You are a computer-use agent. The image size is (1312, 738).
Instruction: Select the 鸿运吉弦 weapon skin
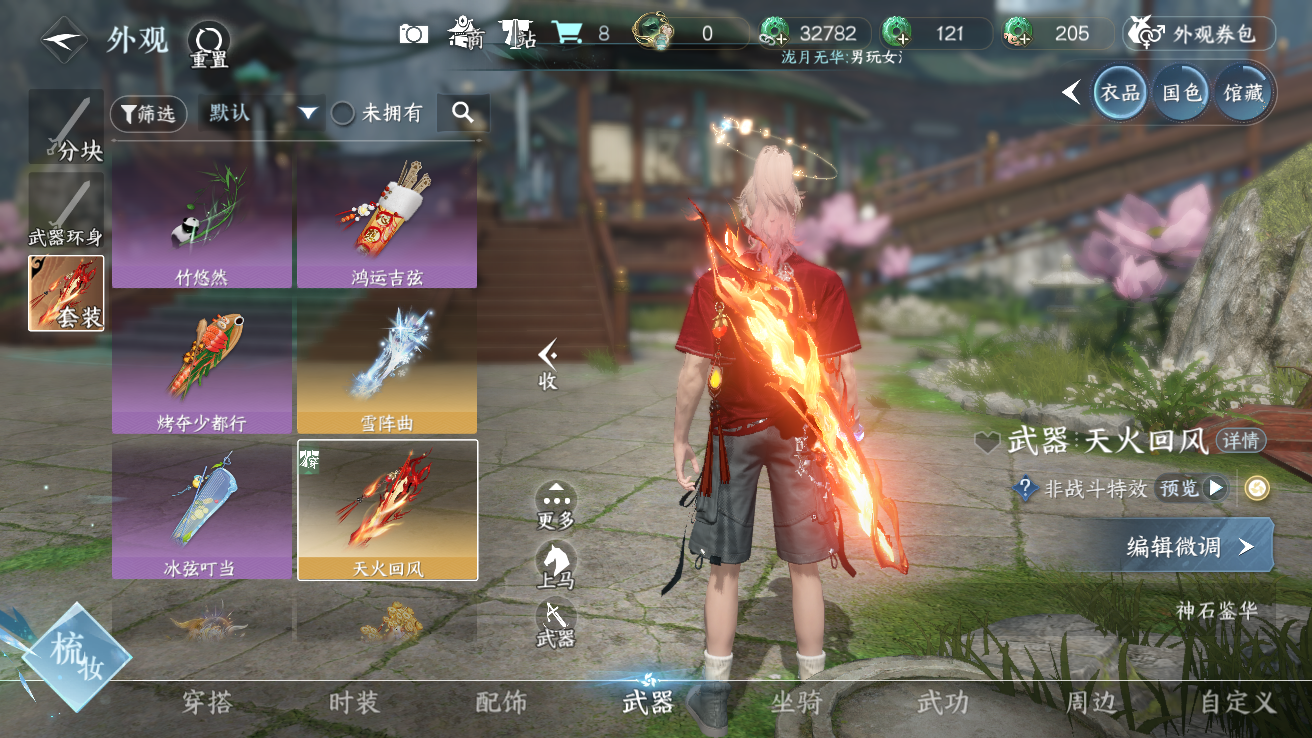[x=387, y=226]
